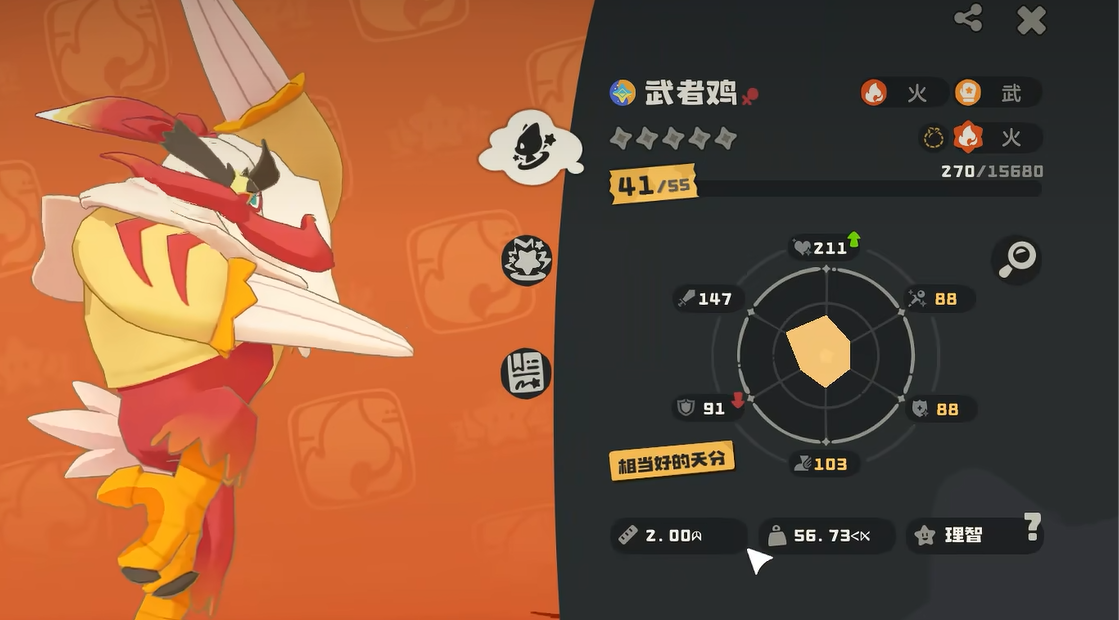
Task: Select the creature silhouette tab
Action: [x=529, y=148]
